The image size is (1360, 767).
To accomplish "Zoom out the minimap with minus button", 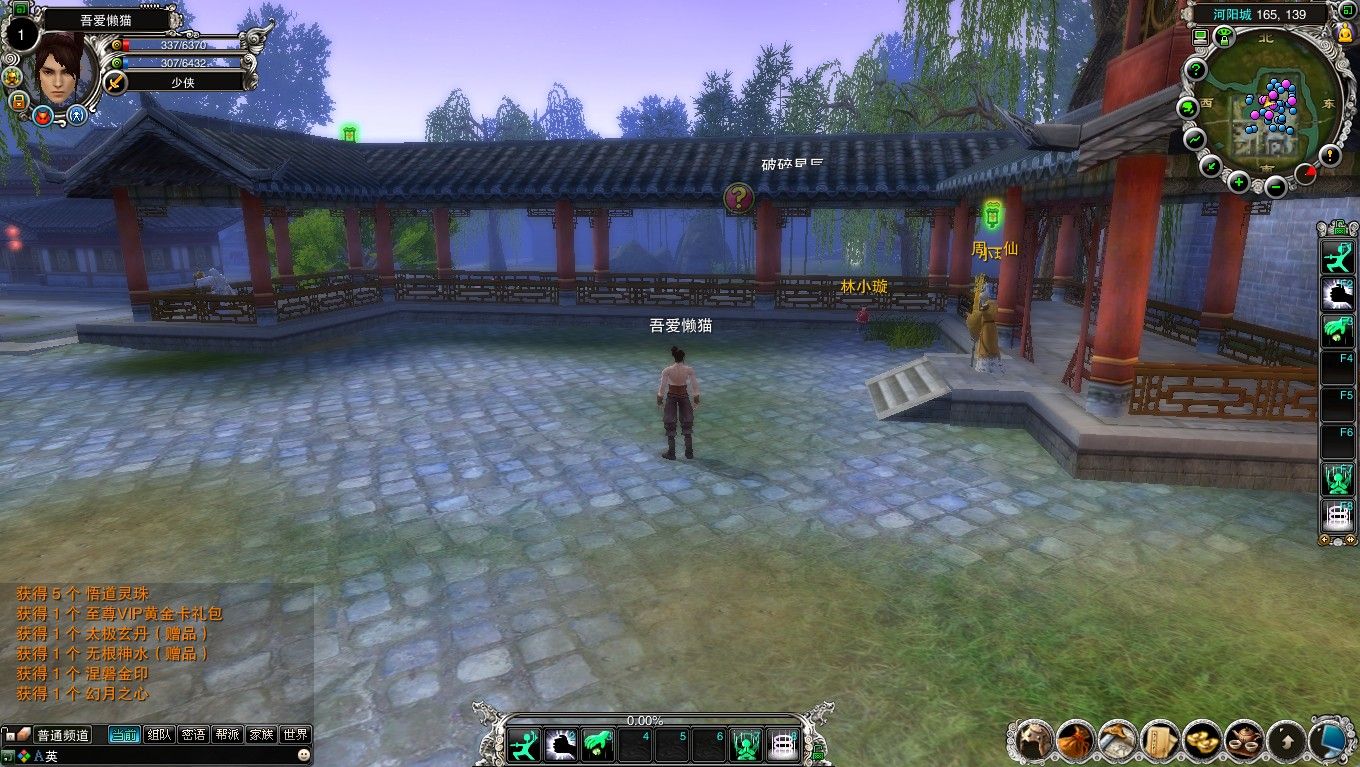I will pos(1275,186).
